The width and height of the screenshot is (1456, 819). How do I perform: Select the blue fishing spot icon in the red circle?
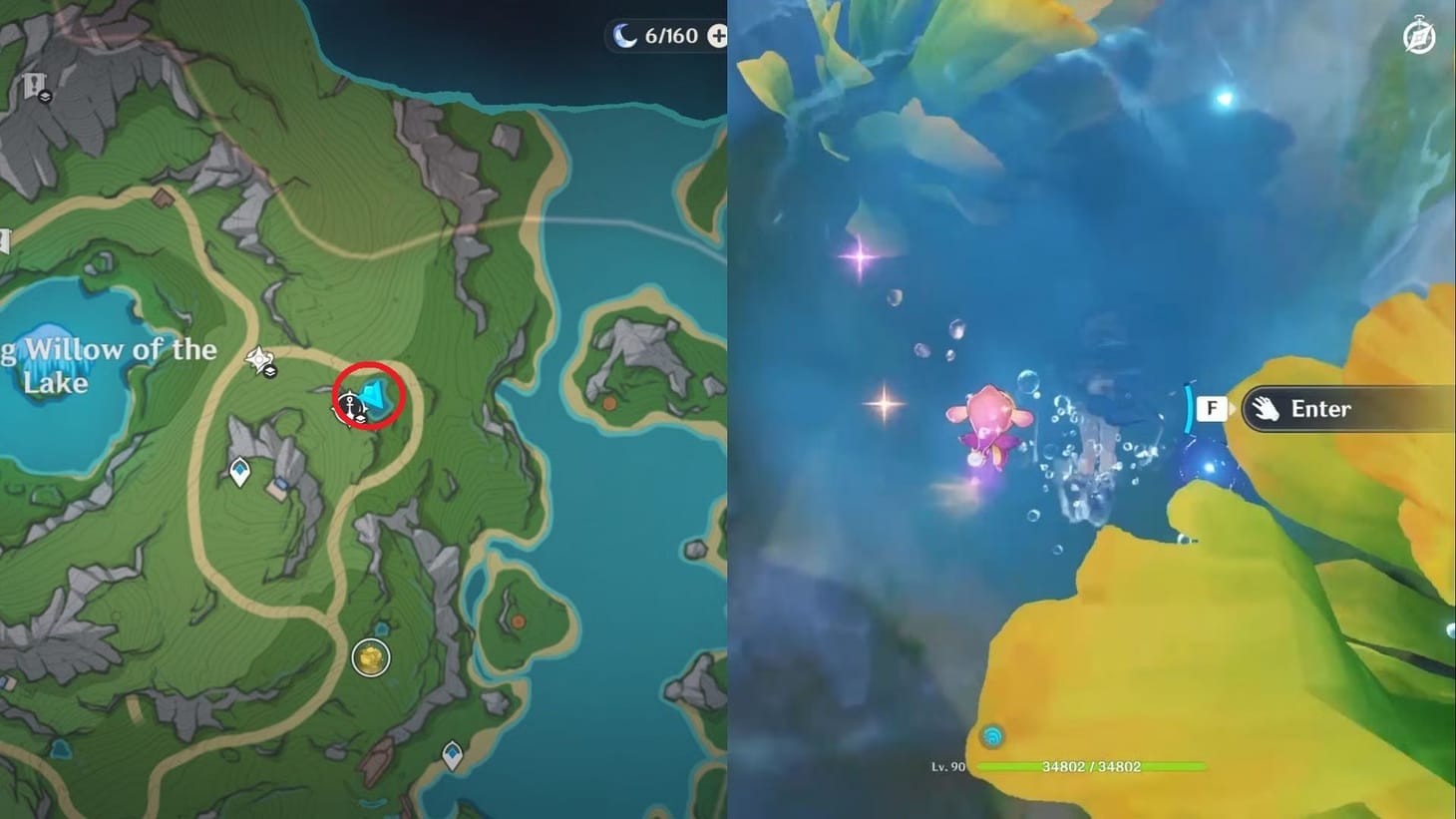pos(377,394)
